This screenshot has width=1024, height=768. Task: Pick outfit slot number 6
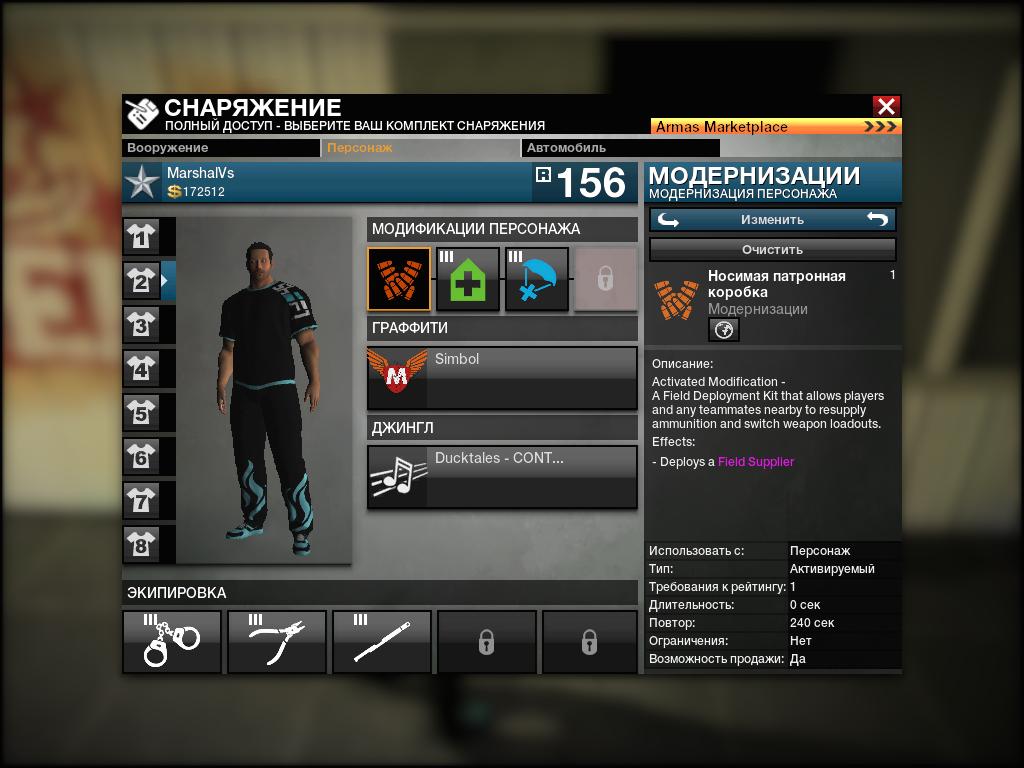point(142,457)
